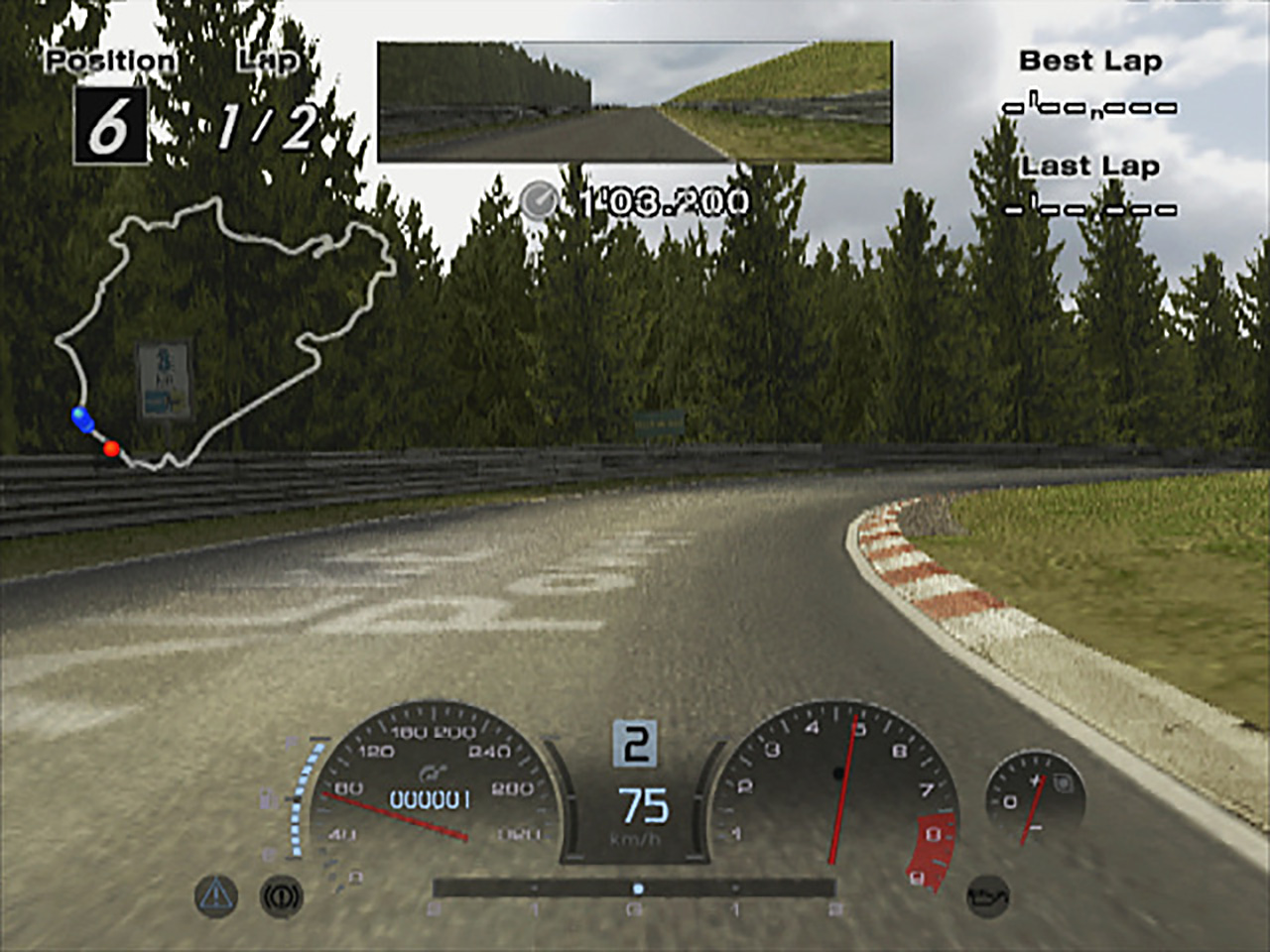The width and height of the screenshot is (1270, 952).
Task: Click the gear shift position bar
Action: 635,888
